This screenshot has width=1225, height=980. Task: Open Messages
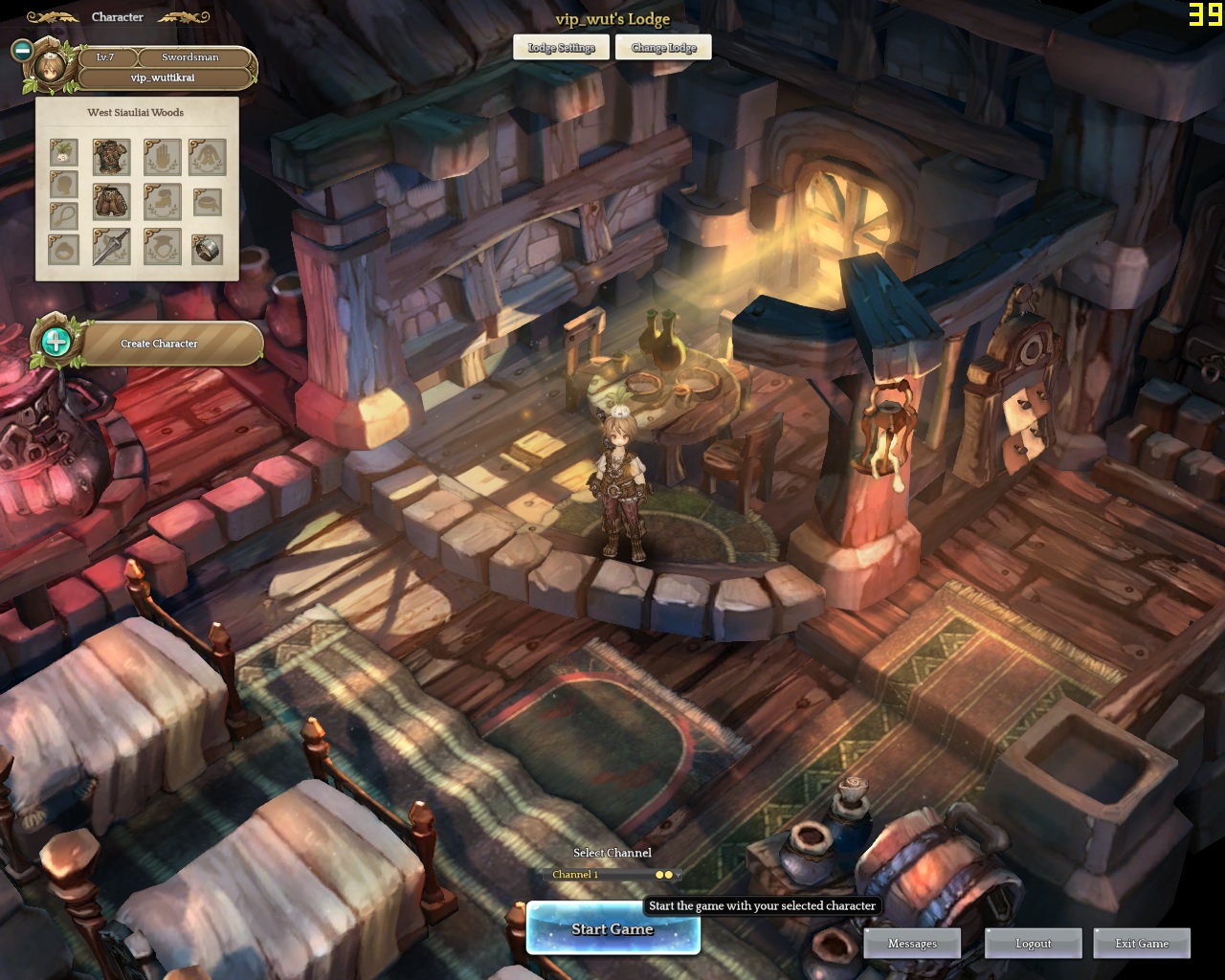pyautogui.click(x=912, y=944)
